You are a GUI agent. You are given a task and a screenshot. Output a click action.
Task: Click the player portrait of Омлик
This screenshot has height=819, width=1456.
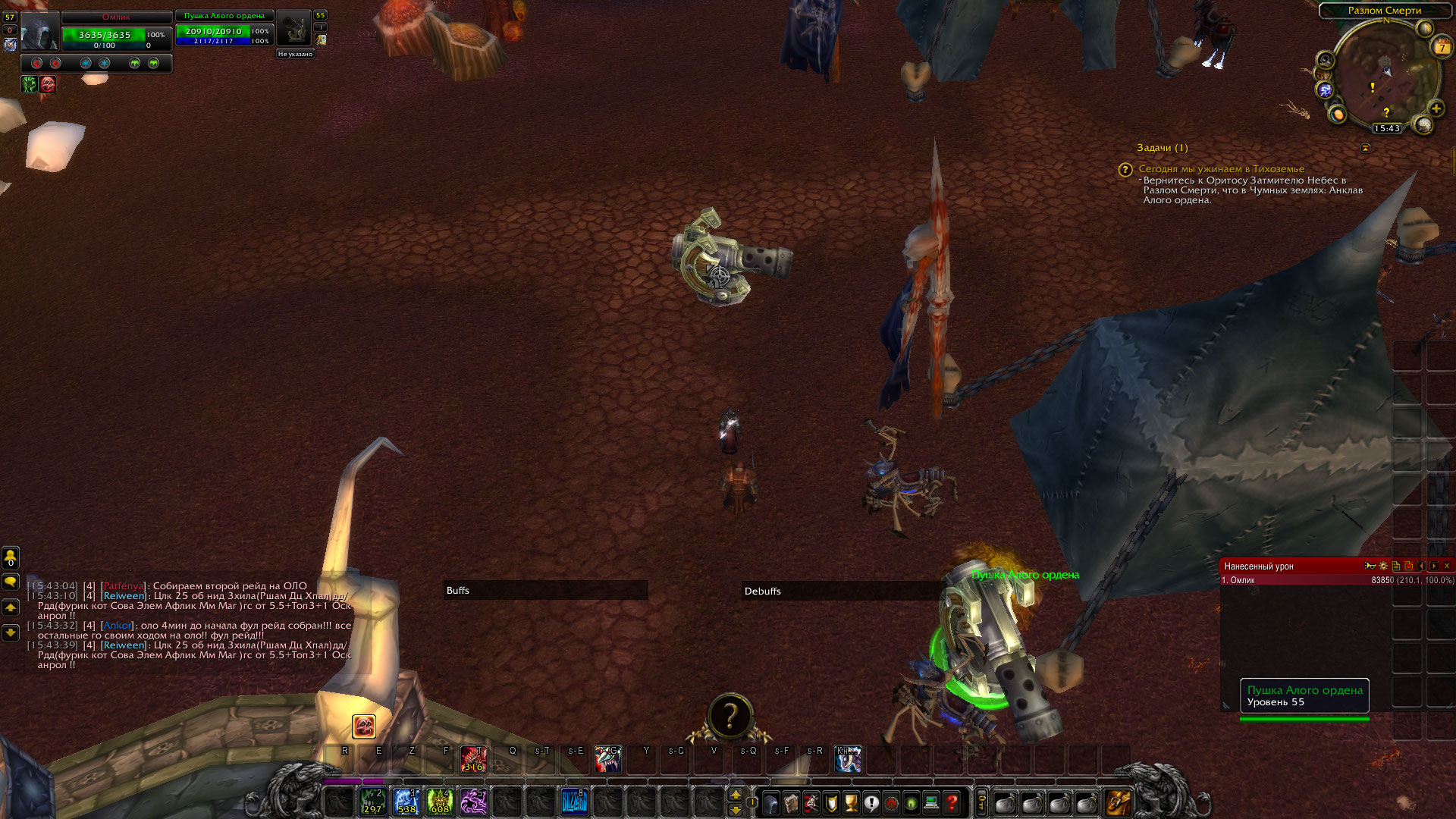point(39,31)
